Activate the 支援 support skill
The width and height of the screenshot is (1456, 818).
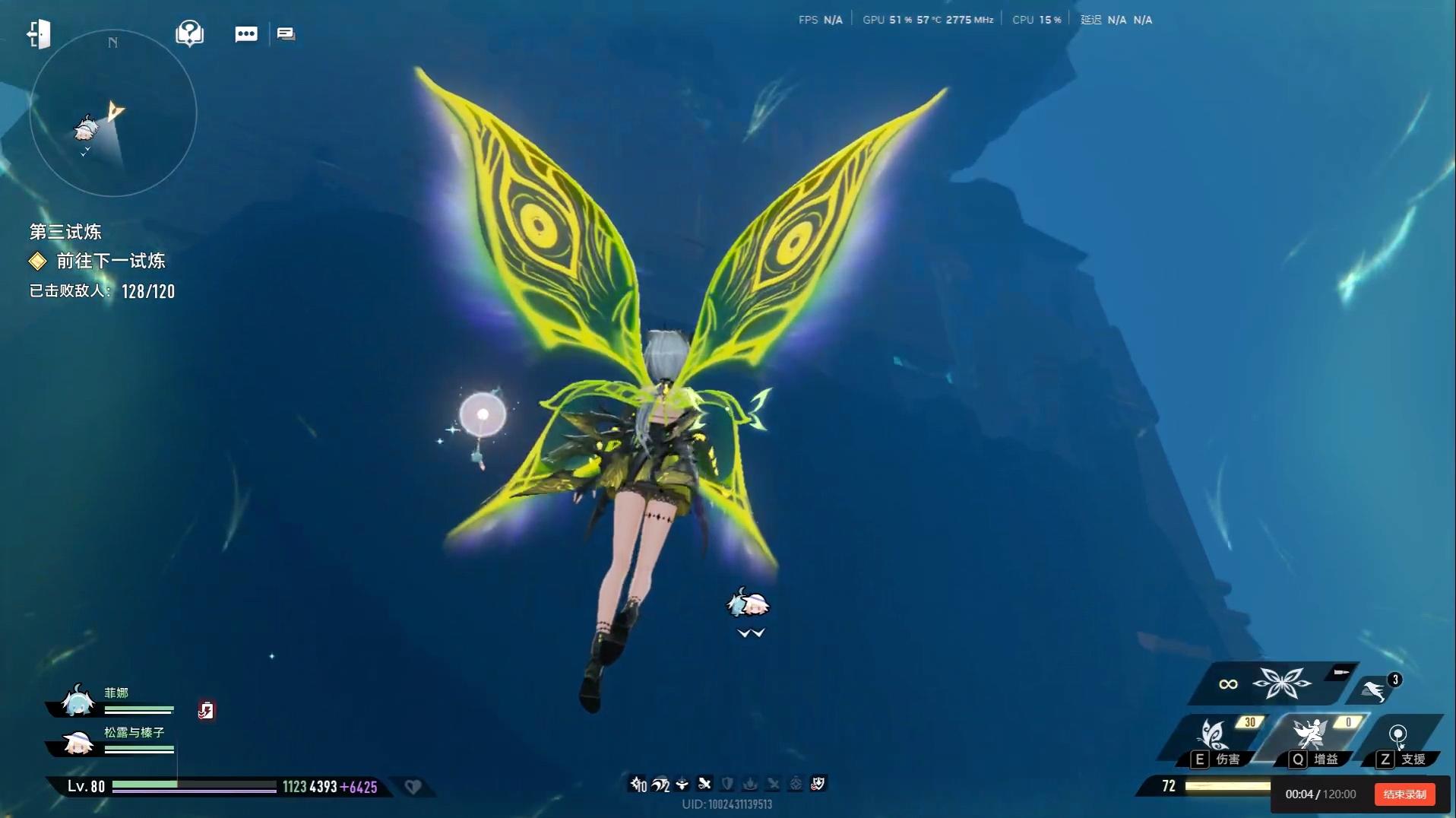point(1398,737)
